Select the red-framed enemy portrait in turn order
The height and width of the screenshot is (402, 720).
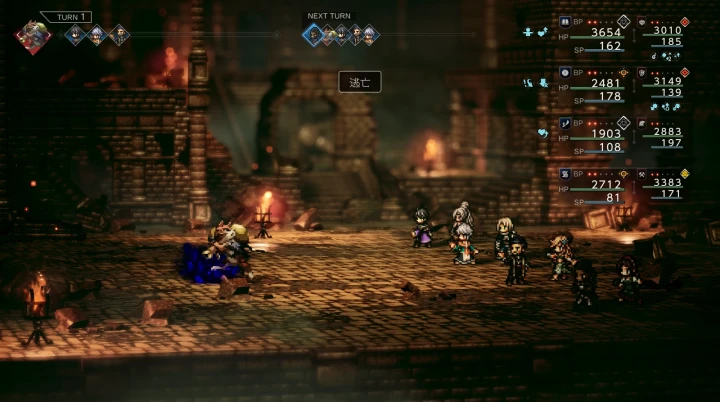click(x=34, y=36)
